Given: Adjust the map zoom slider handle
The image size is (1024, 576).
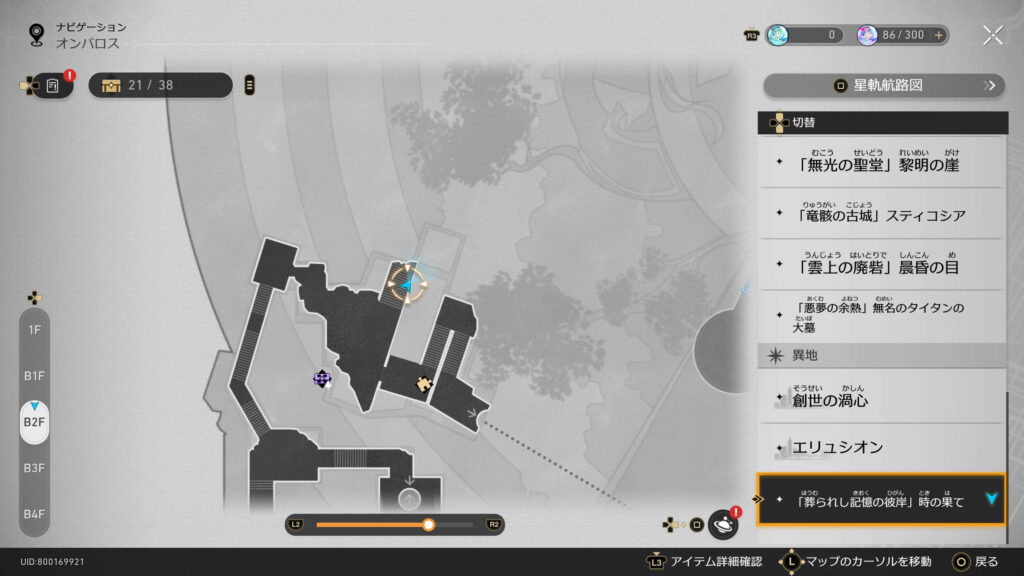Looking at the screenshot, I should (429, 524).
